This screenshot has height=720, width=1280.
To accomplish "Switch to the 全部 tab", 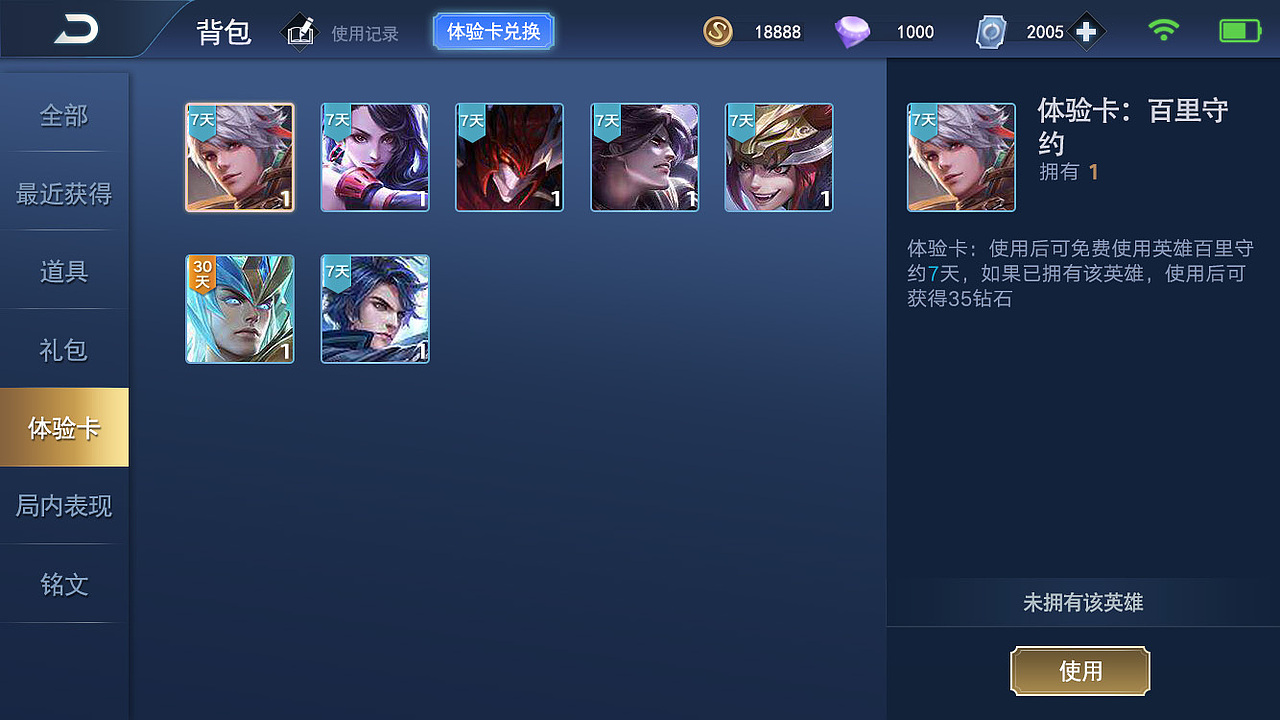I will (64, 116).
